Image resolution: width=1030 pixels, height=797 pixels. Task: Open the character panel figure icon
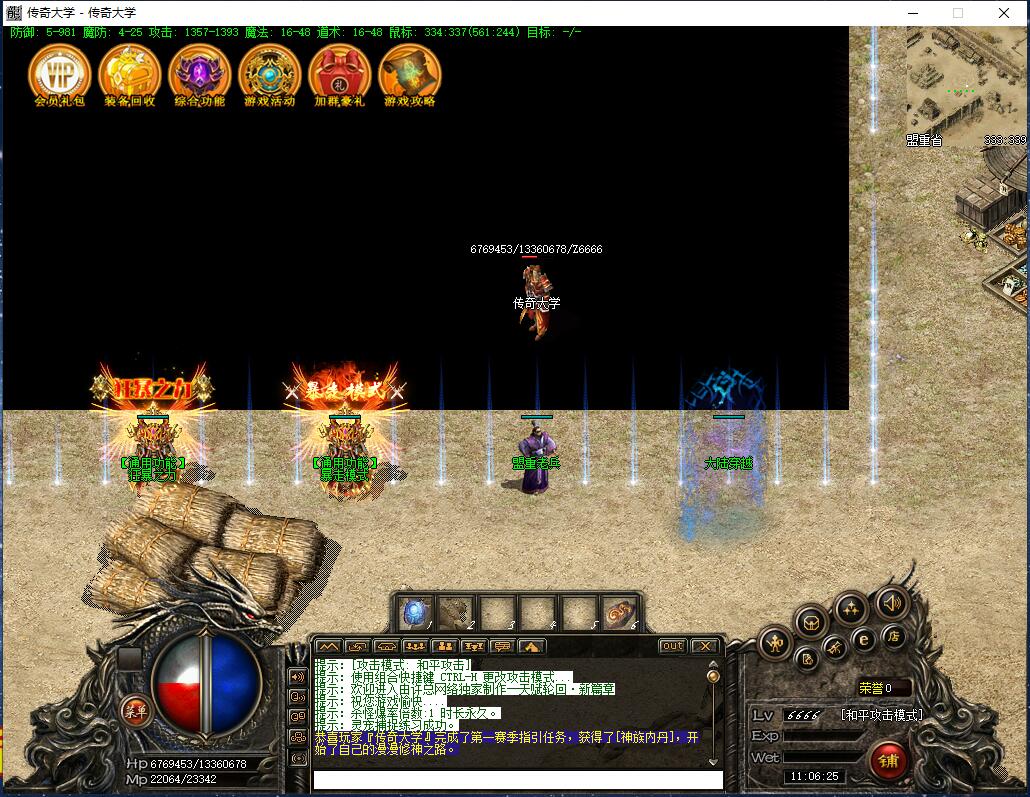coord(776,644)
